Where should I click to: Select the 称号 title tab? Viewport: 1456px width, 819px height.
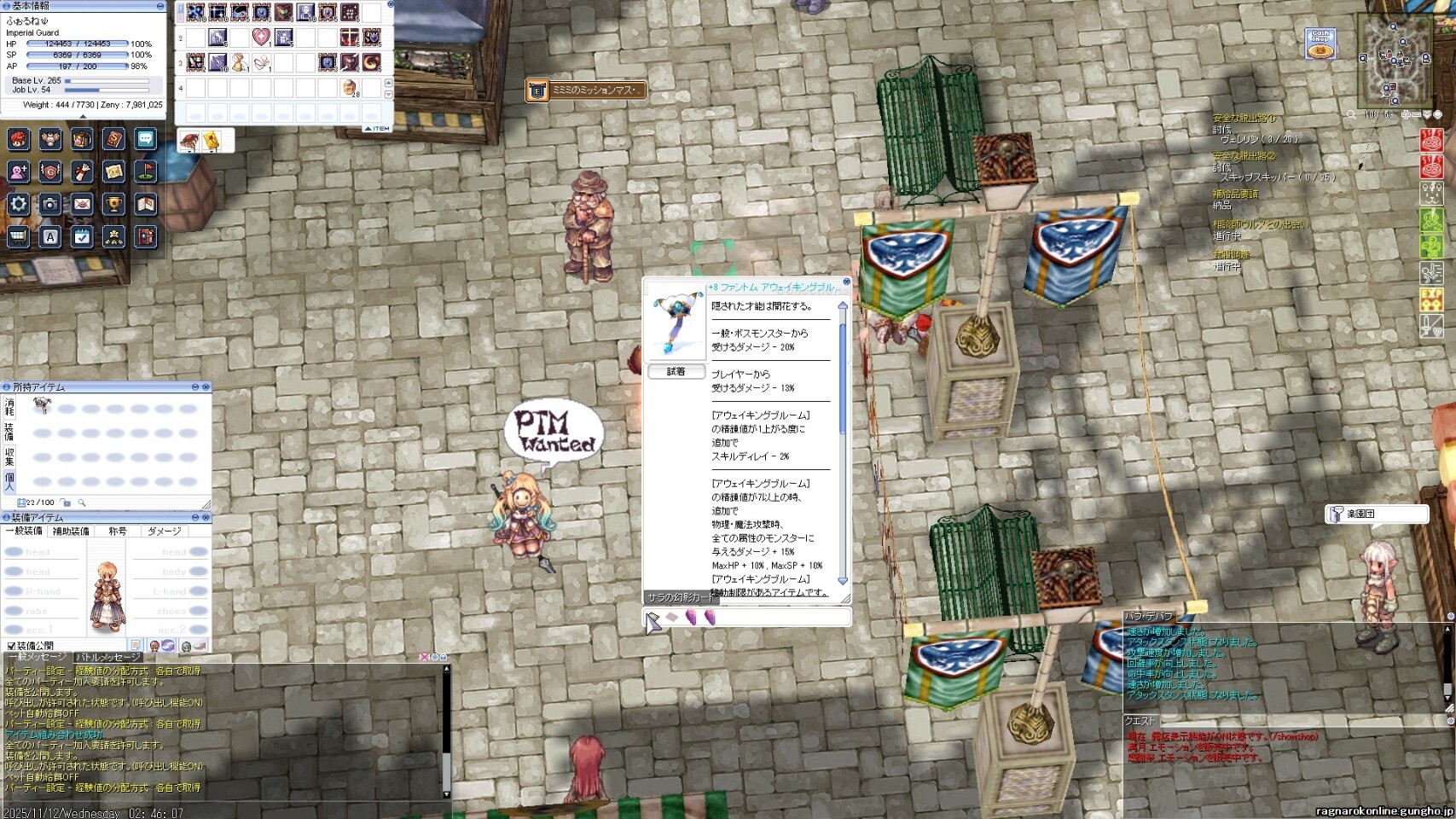[118, 531]
